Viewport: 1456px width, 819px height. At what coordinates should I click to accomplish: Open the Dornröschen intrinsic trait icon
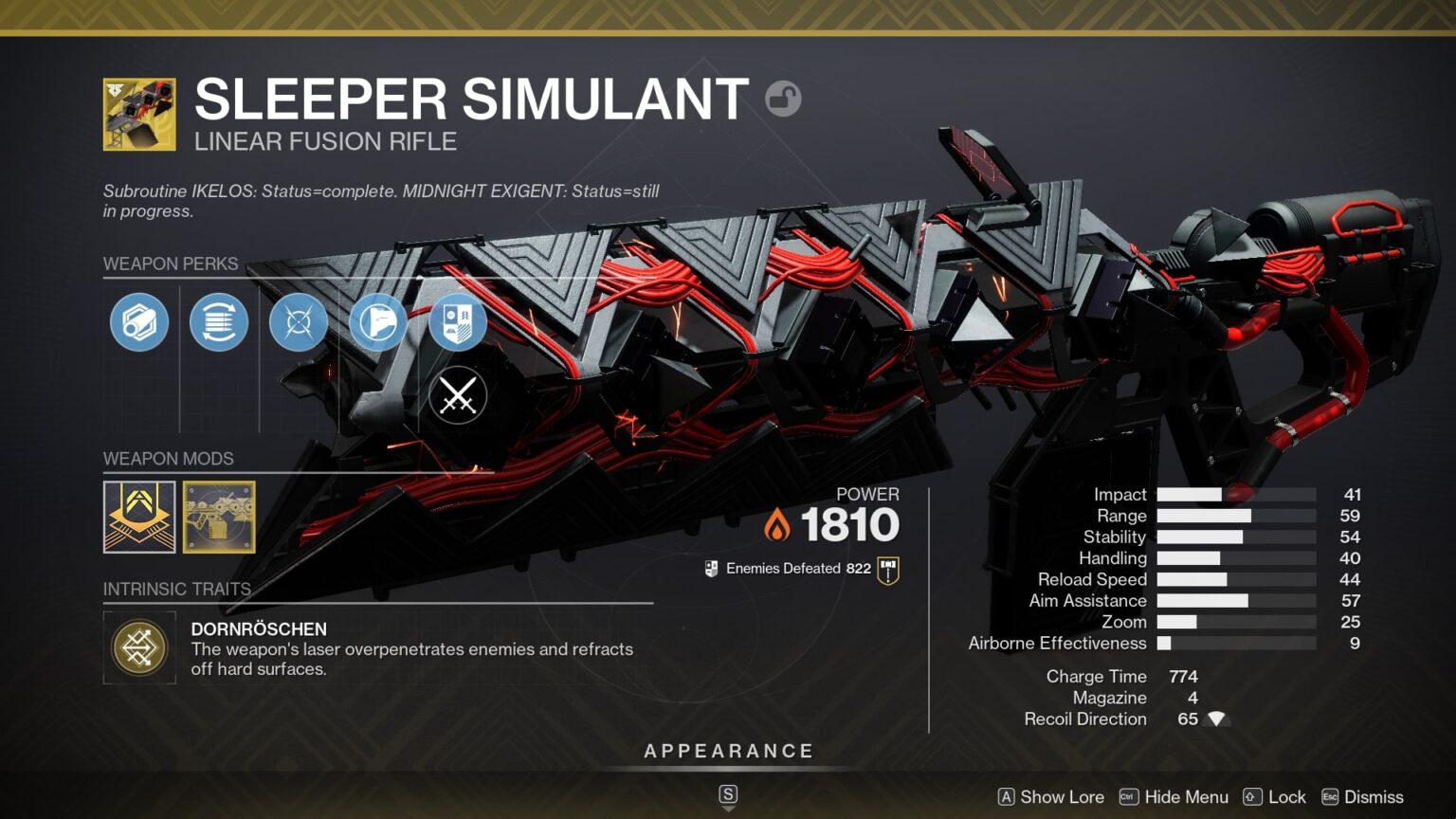(x=139, y=647)
